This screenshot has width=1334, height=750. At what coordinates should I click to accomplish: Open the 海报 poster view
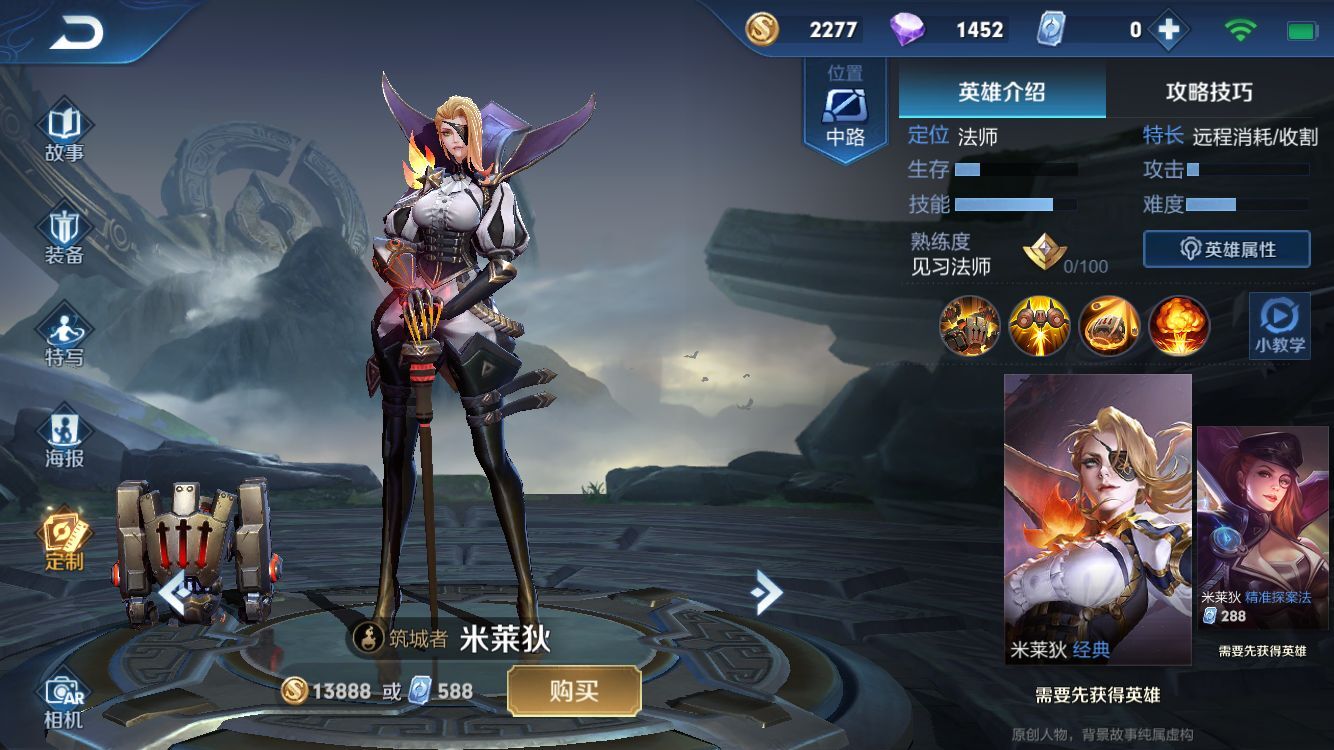tap(64, 440)
